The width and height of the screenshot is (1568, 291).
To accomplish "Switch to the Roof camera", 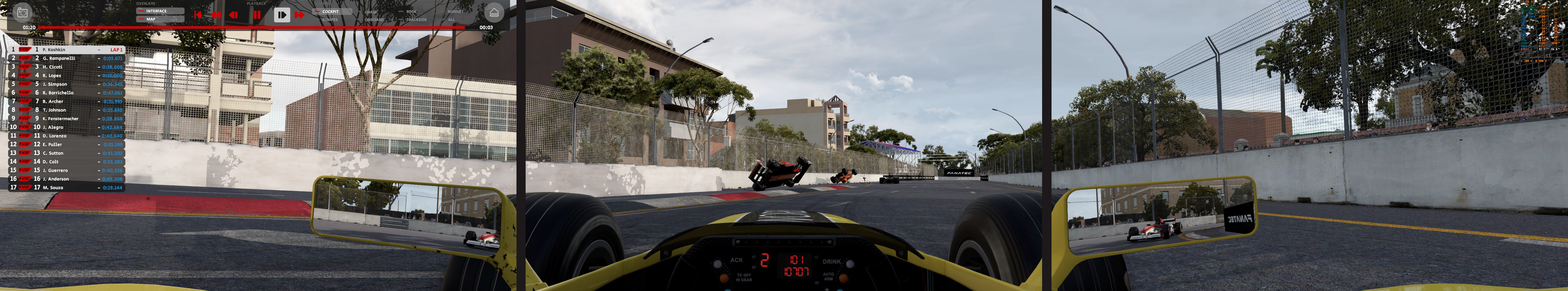I will click(412, 12).
